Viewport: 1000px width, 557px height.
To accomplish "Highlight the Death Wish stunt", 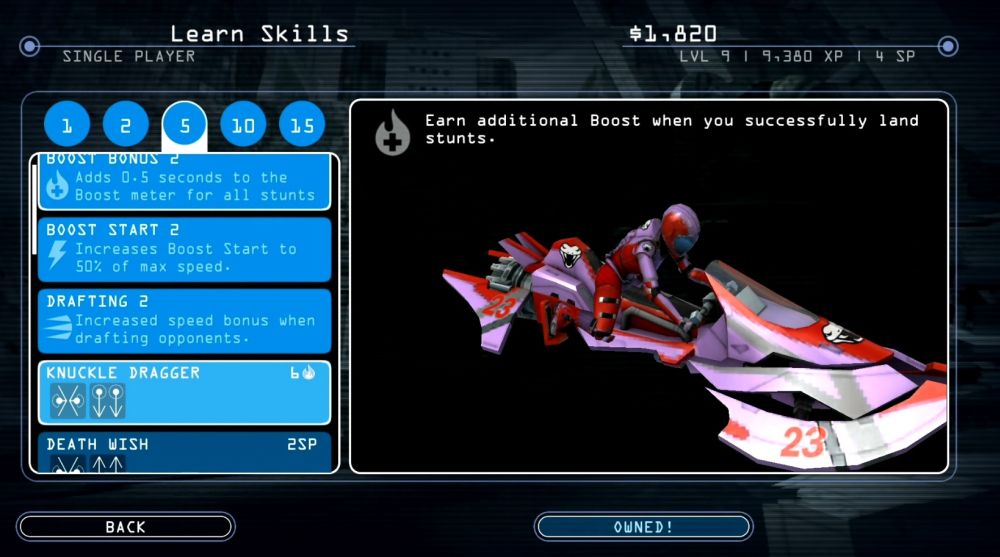I will 185,452.
